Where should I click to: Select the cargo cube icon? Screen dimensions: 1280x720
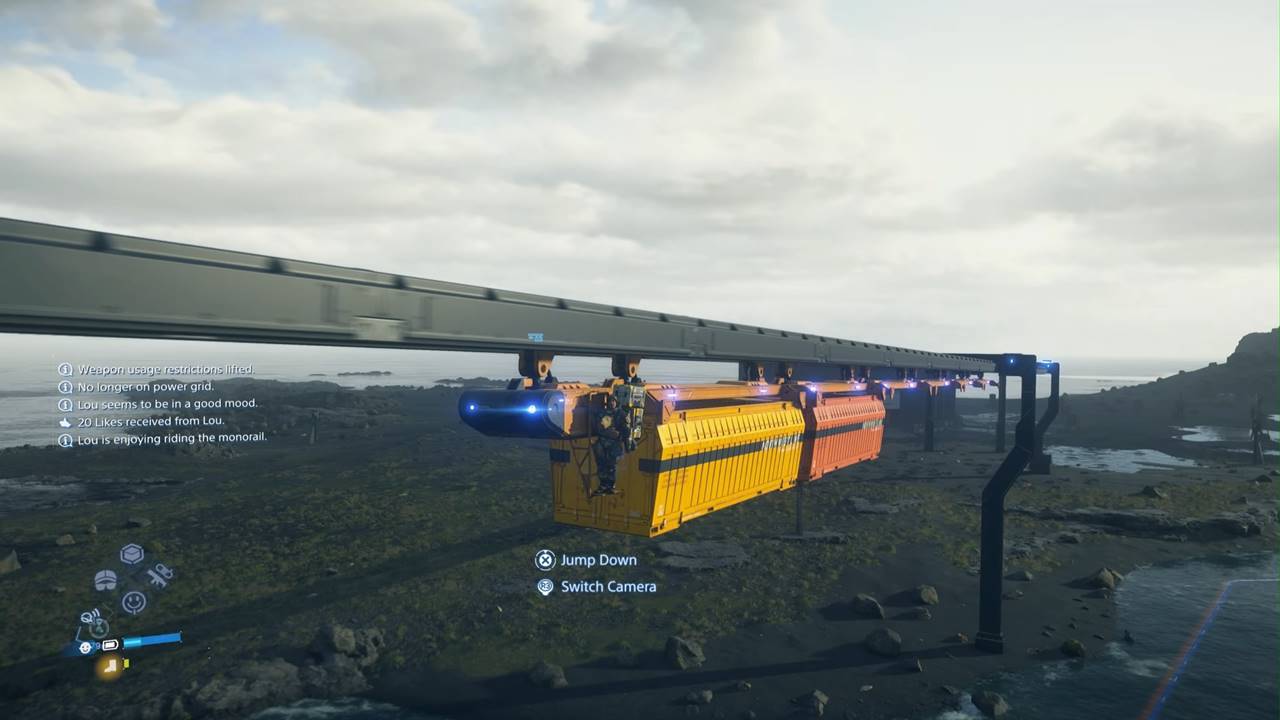click(132, 554)
